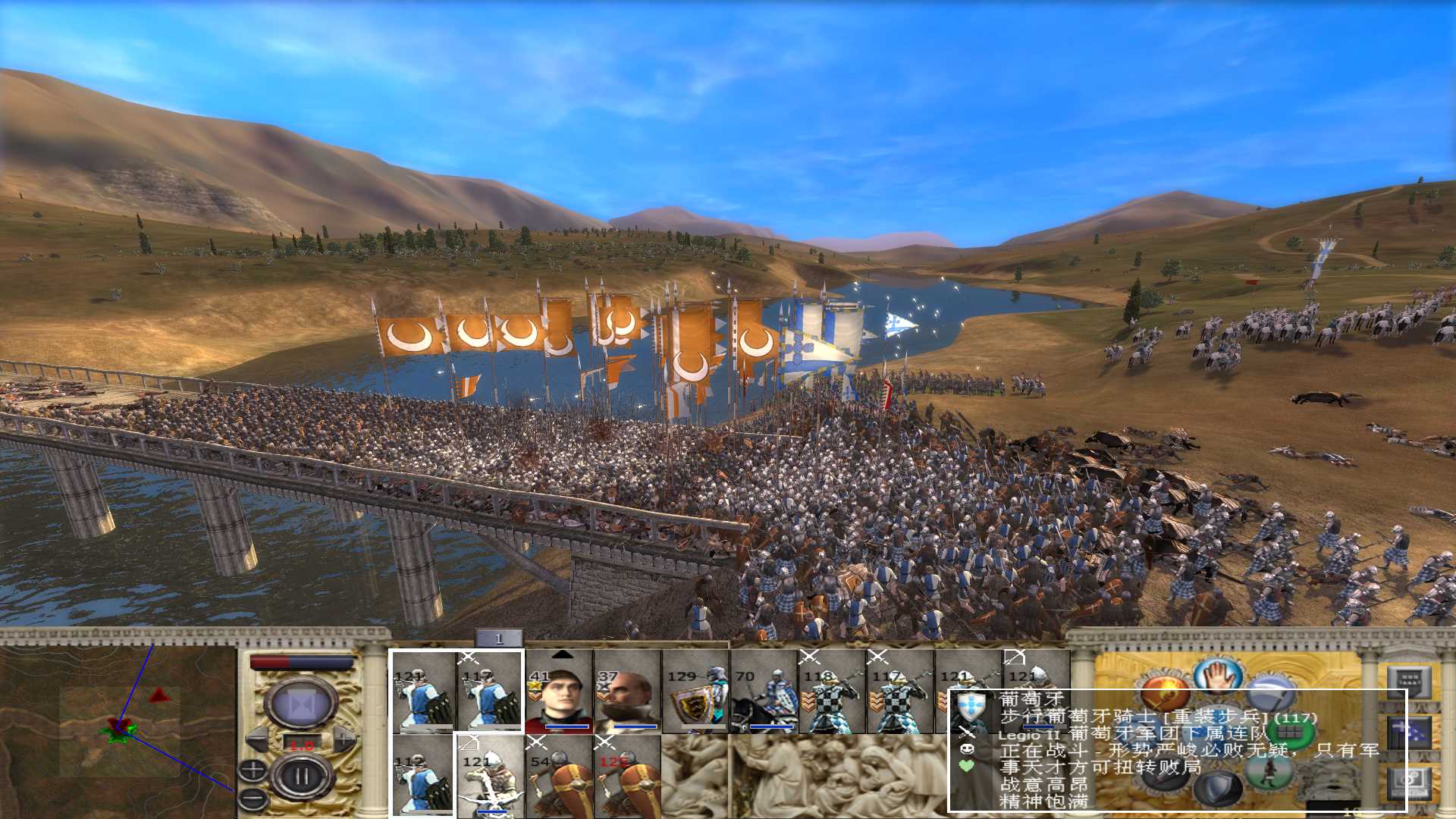Increase the battle speed
This screenshot has width=1456, height=819.
pos(344,739)
